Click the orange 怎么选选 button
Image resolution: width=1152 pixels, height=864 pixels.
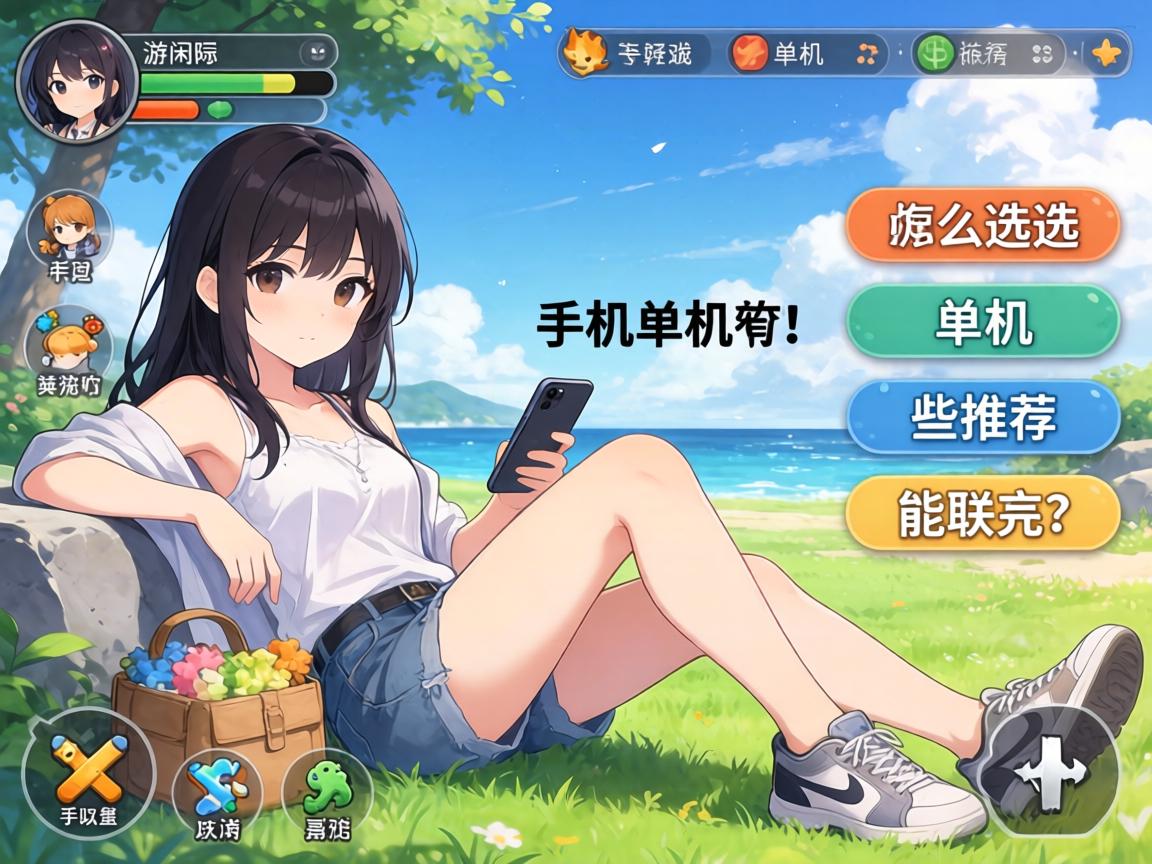click(x=982, y=226)
